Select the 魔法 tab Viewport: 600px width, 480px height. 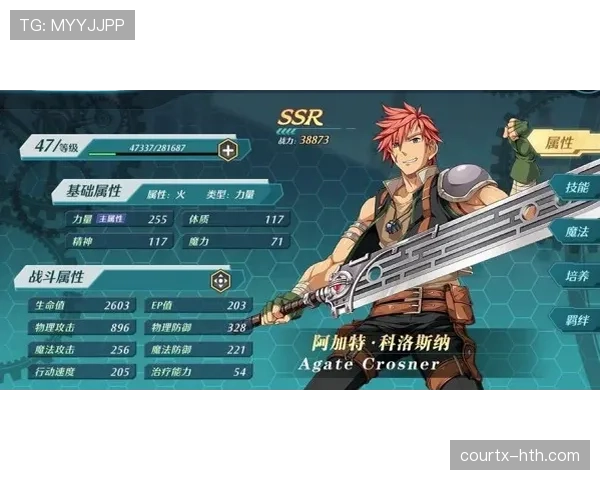click(x=577, y=231)
